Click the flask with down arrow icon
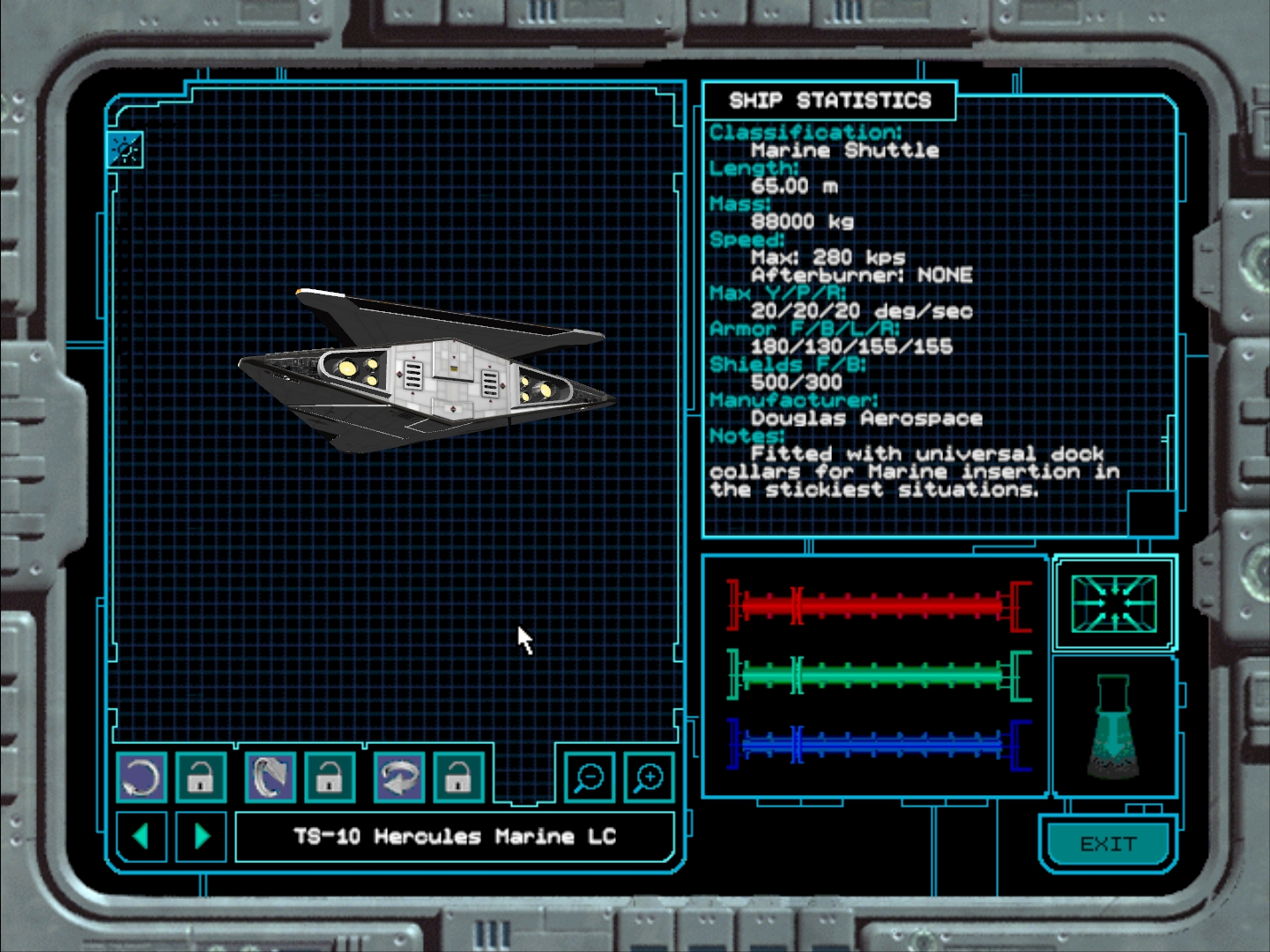Screen dimensions: 1270x952 1114,726
